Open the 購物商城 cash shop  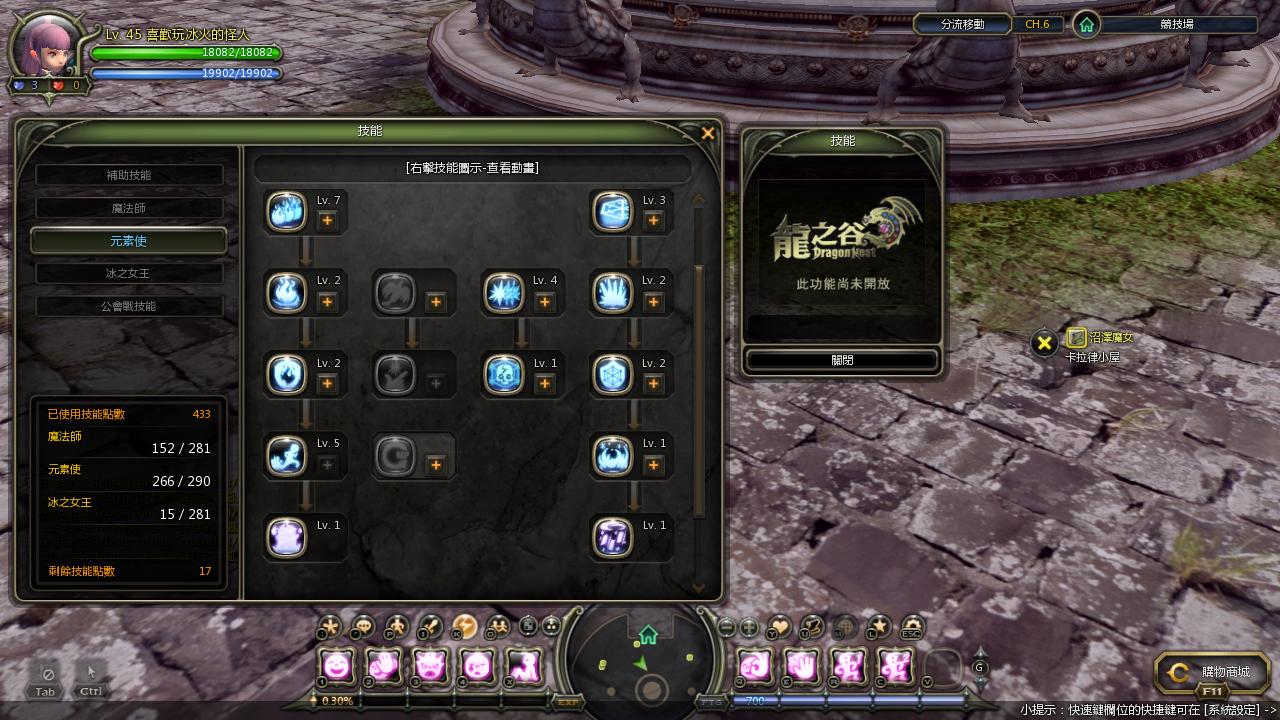pyautogui.click(x=1212, y=672)
